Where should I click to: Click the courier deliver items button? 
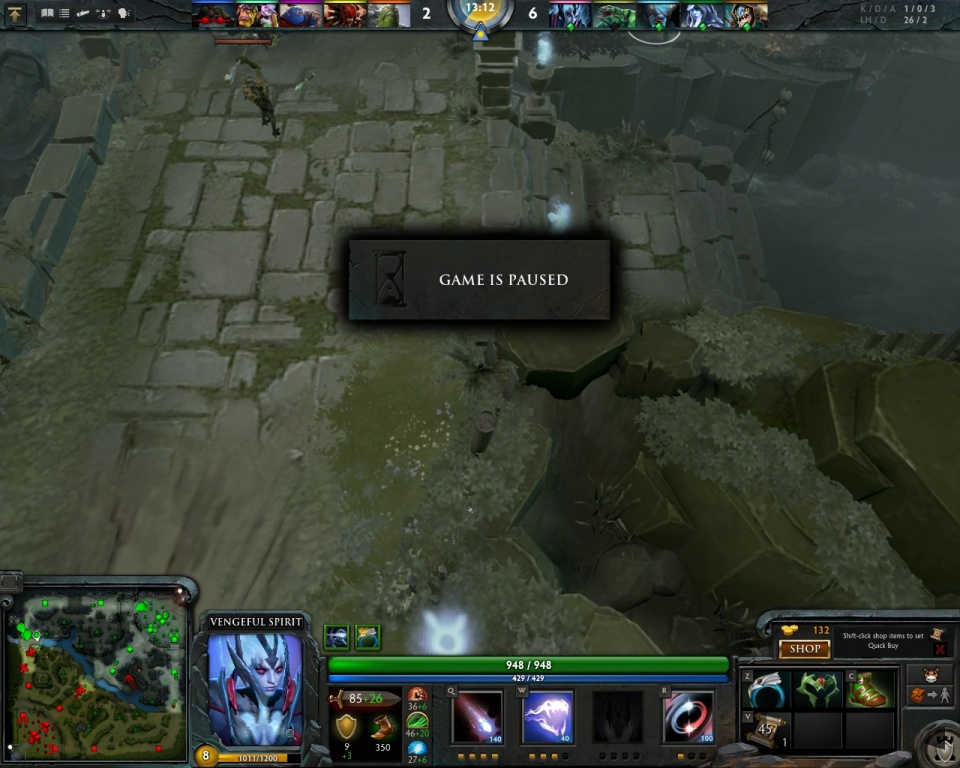coord(930,695)
